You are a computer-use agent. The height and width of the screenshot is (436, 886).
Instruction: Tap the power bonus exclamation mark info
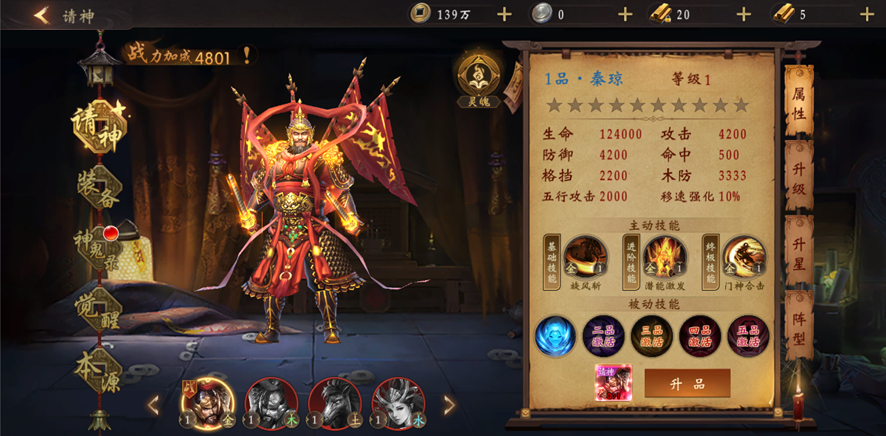[246, 56]
